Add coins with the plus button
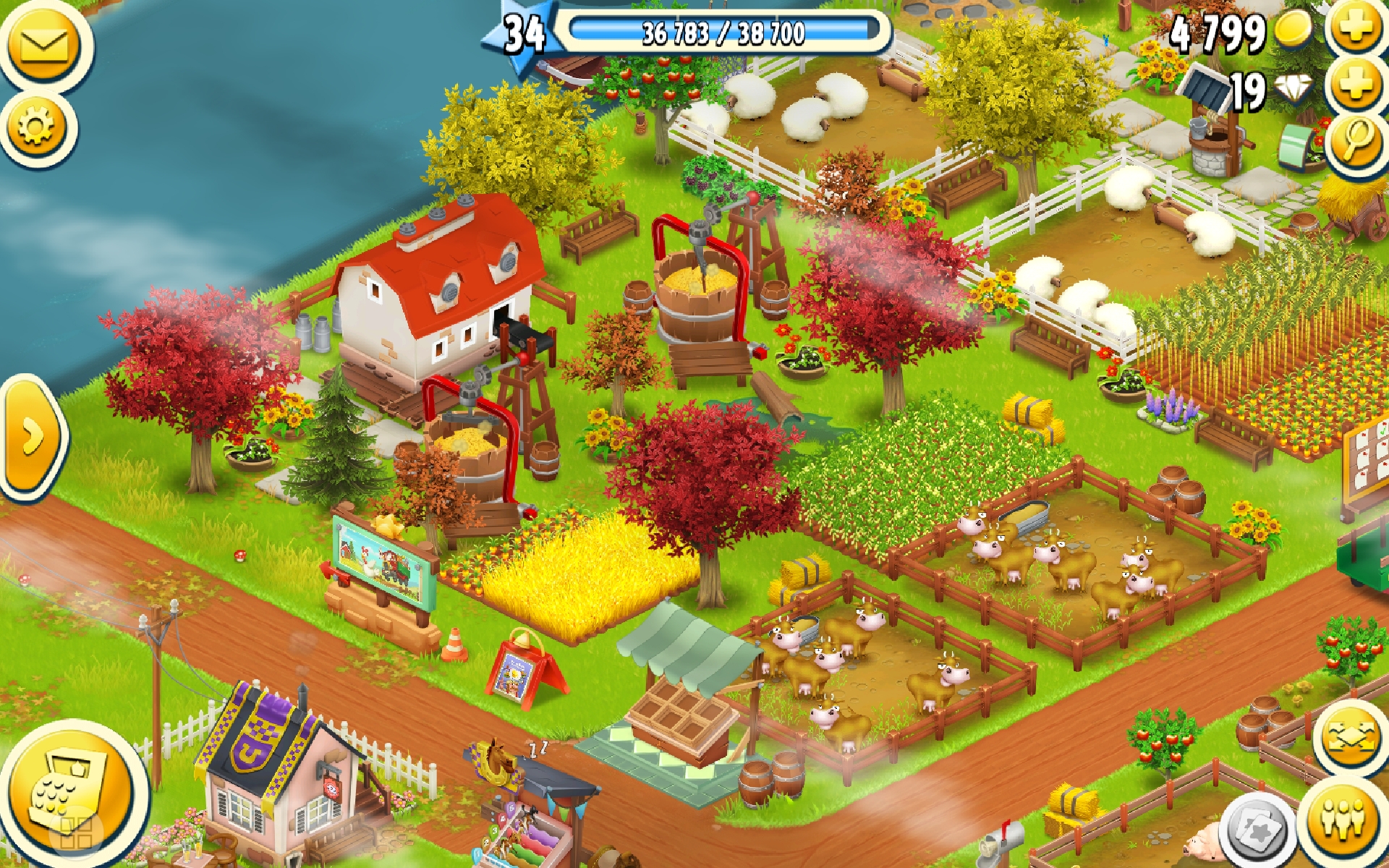This screenshot has height=868, width=1389. [x=1356, y=27]
